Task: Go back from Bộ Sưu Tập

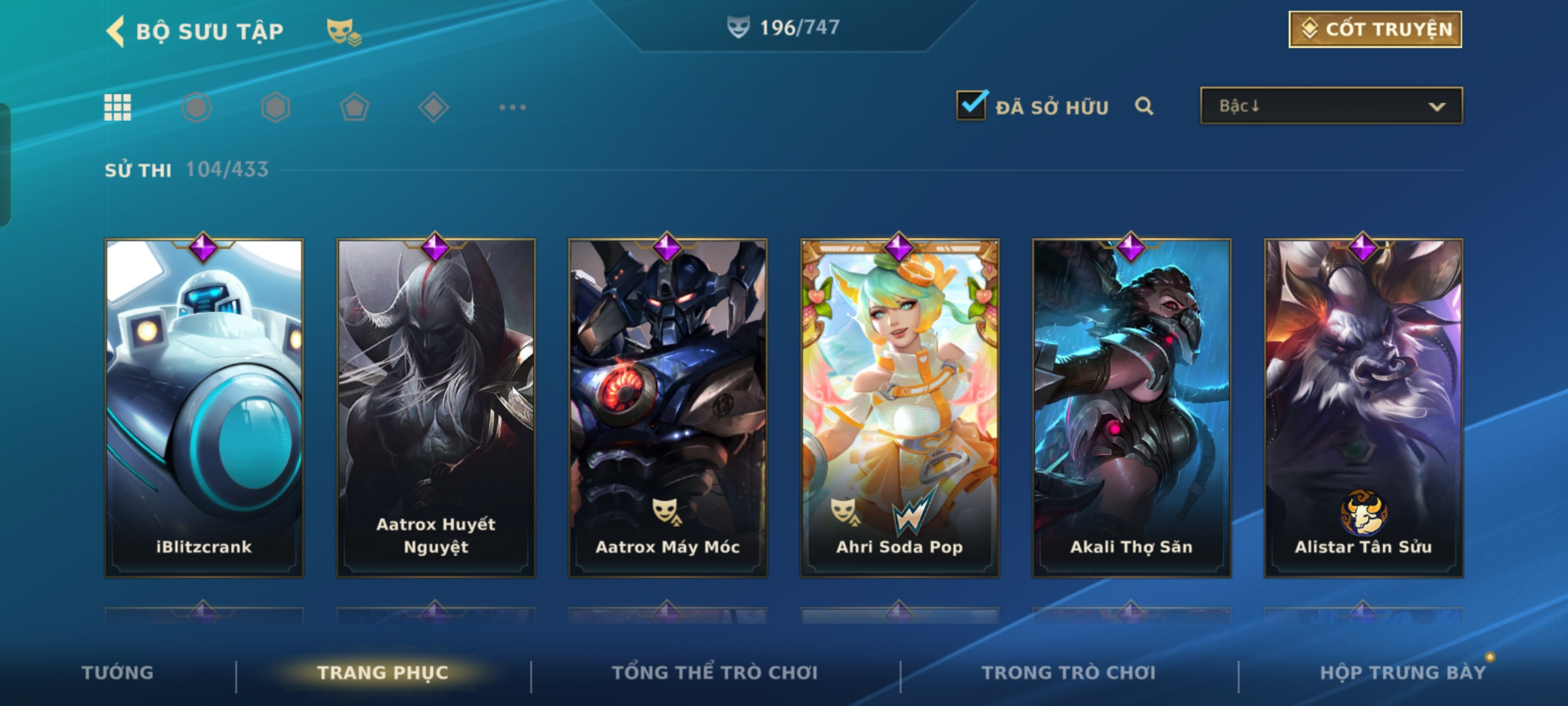Action: point(116,31)
